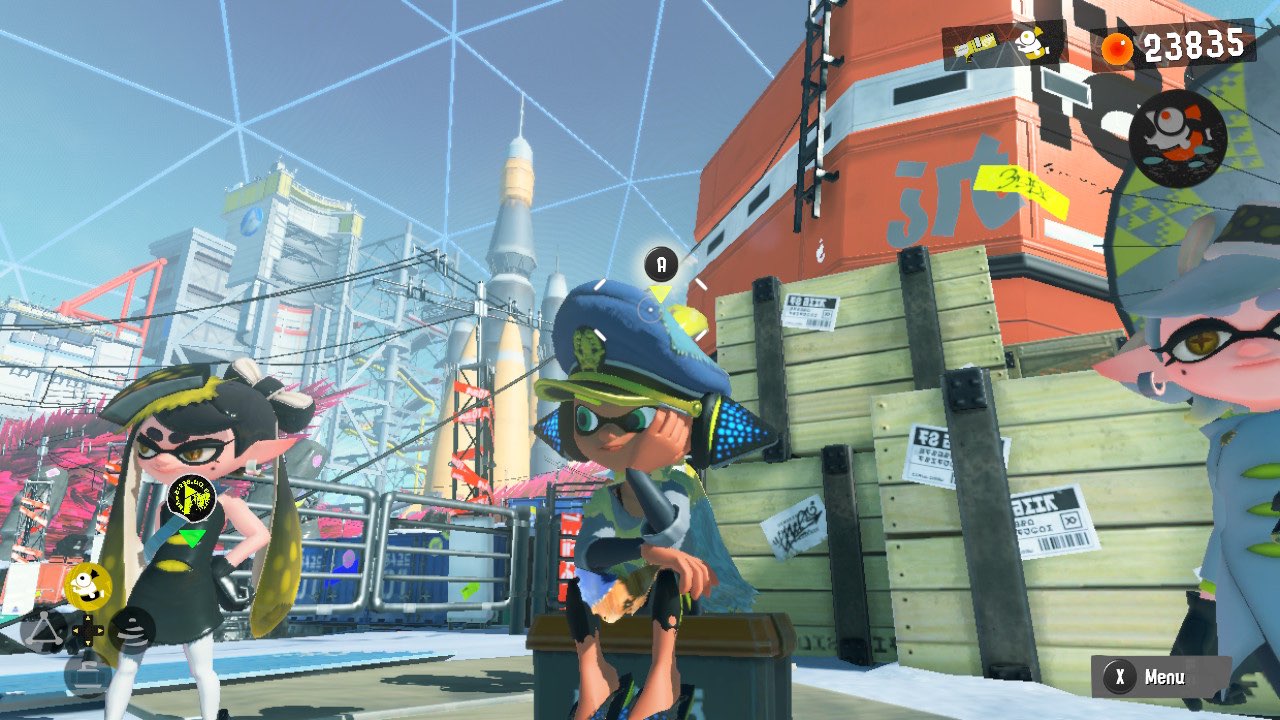Open the Menu button

1161,677
